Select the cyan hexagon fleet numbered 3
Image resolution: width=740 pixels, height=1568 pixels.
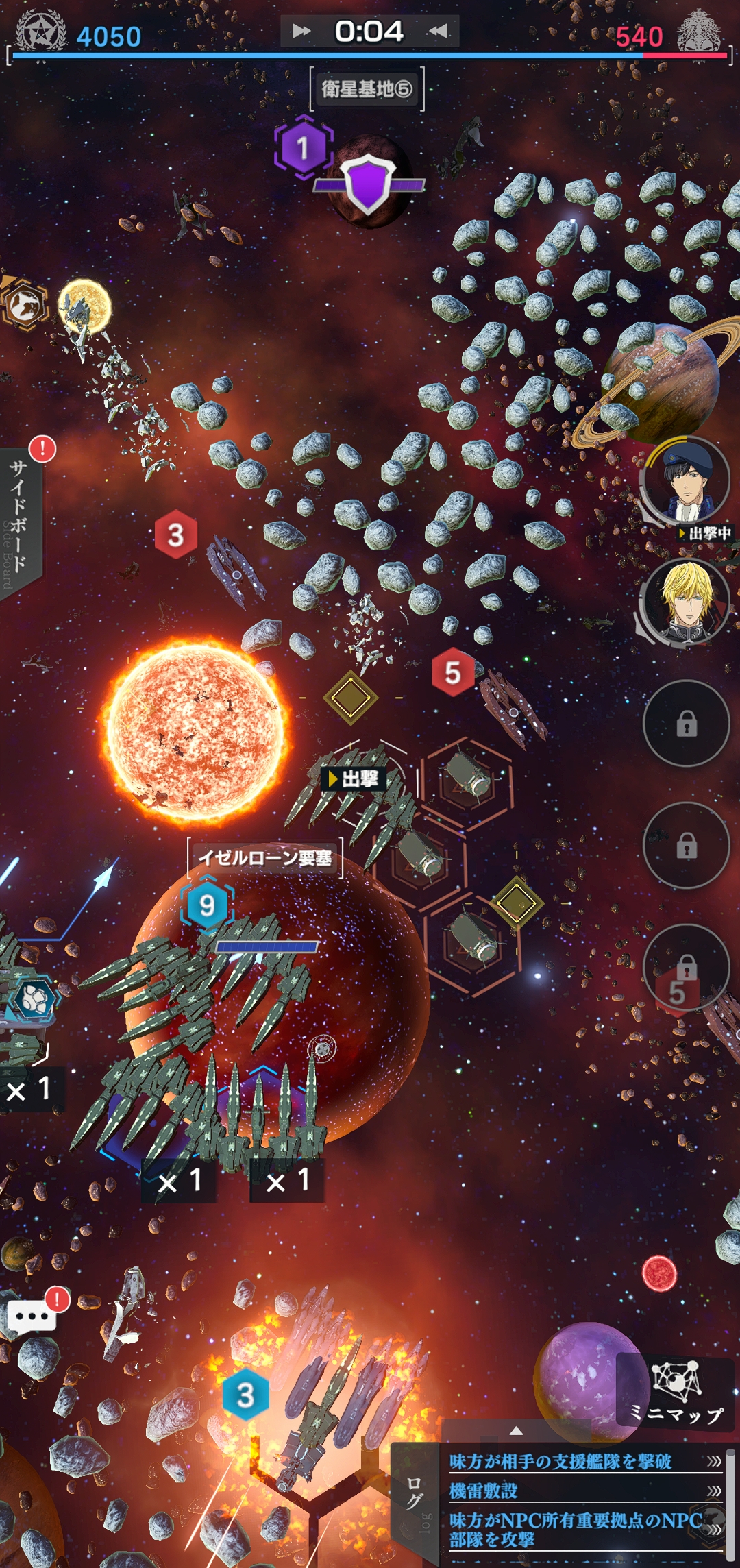[245, 1395]
